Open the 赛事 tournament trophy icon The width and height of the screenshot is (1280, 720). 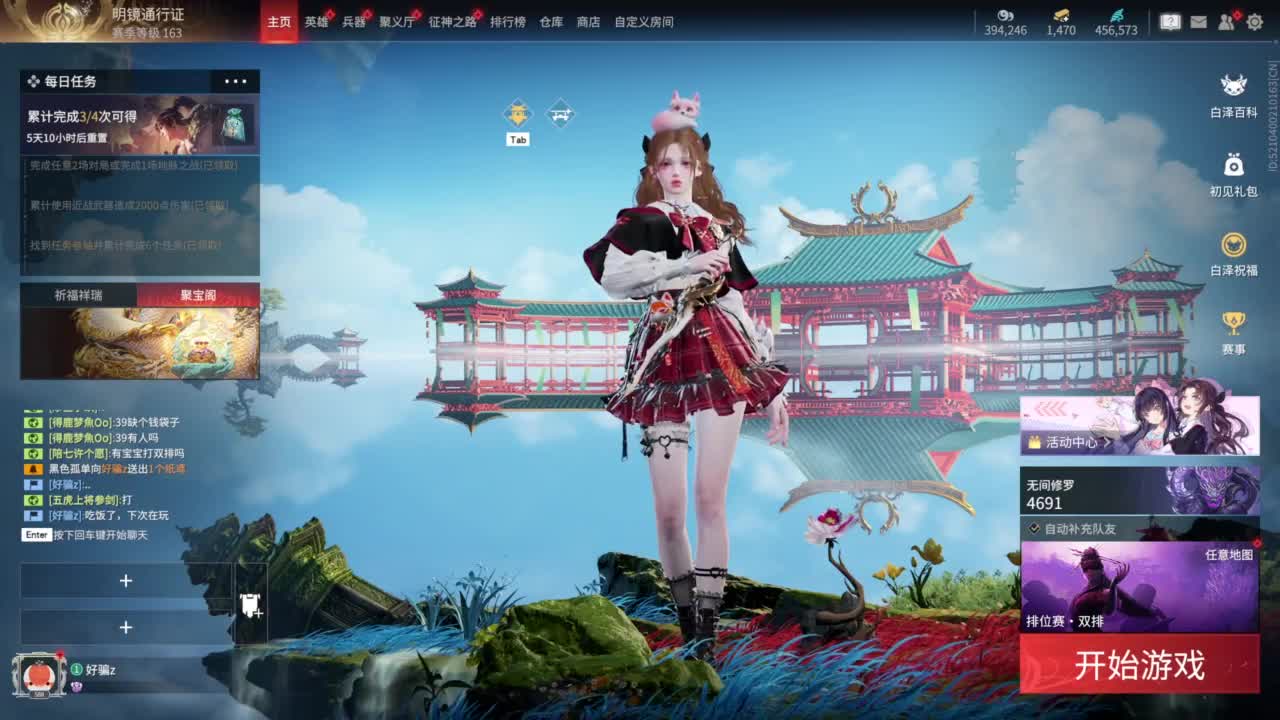[x=1235, y=322]
